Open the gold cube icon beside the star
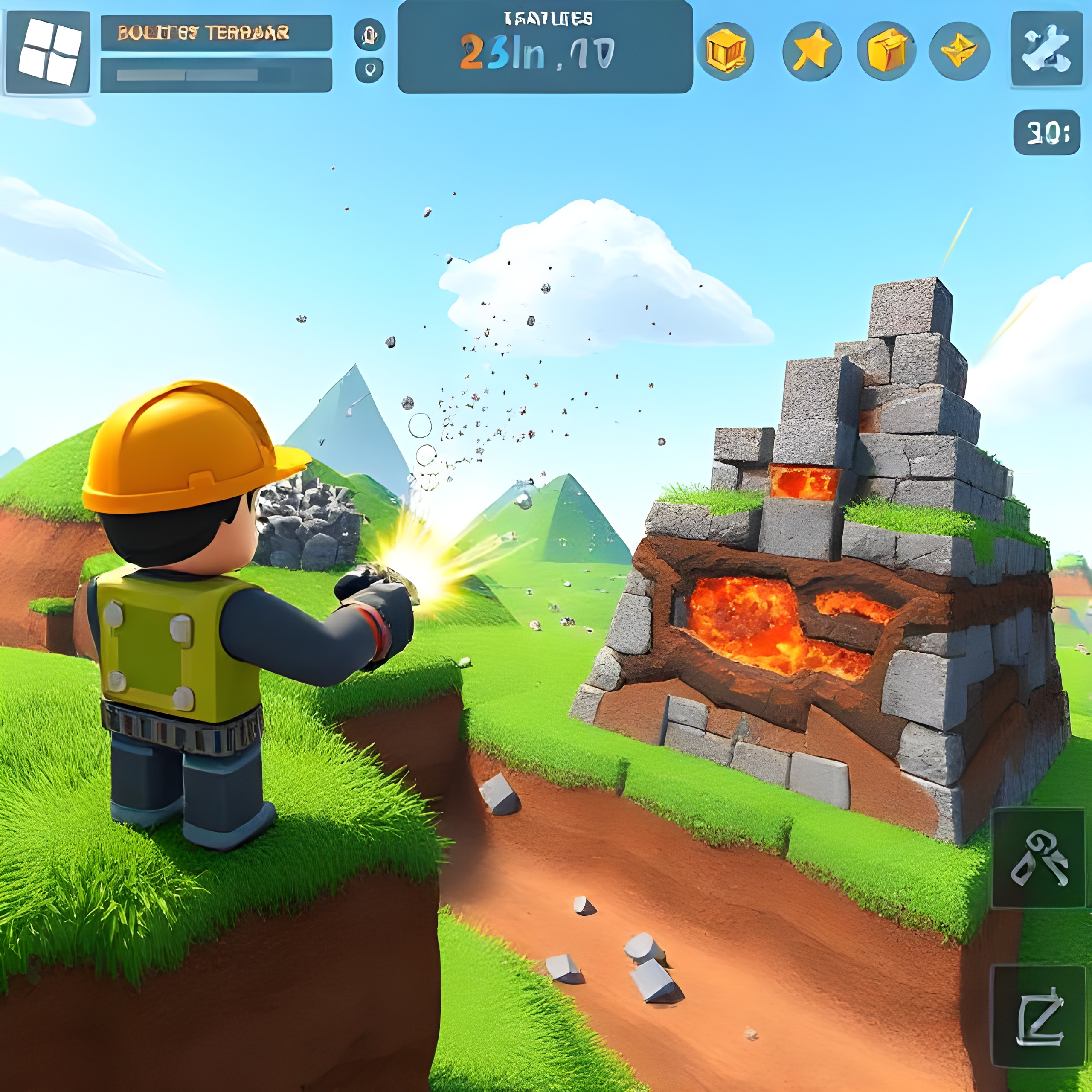The width and height of the screenshot is (1092, 1092). pos(886,52)
